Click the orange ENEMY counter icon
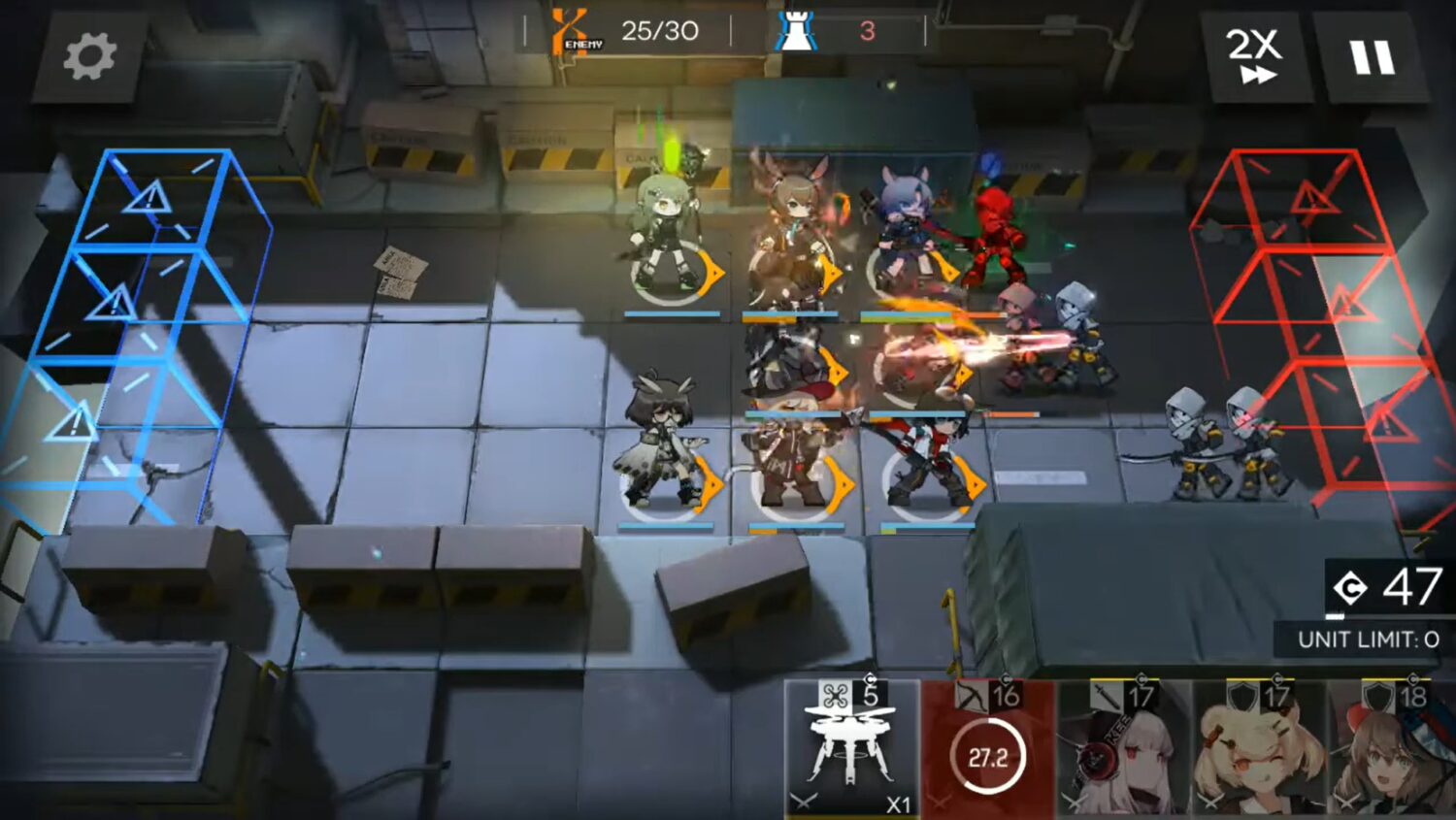Image resolution: width=1456 pixels, height=820 pixels. click(568, 29)
